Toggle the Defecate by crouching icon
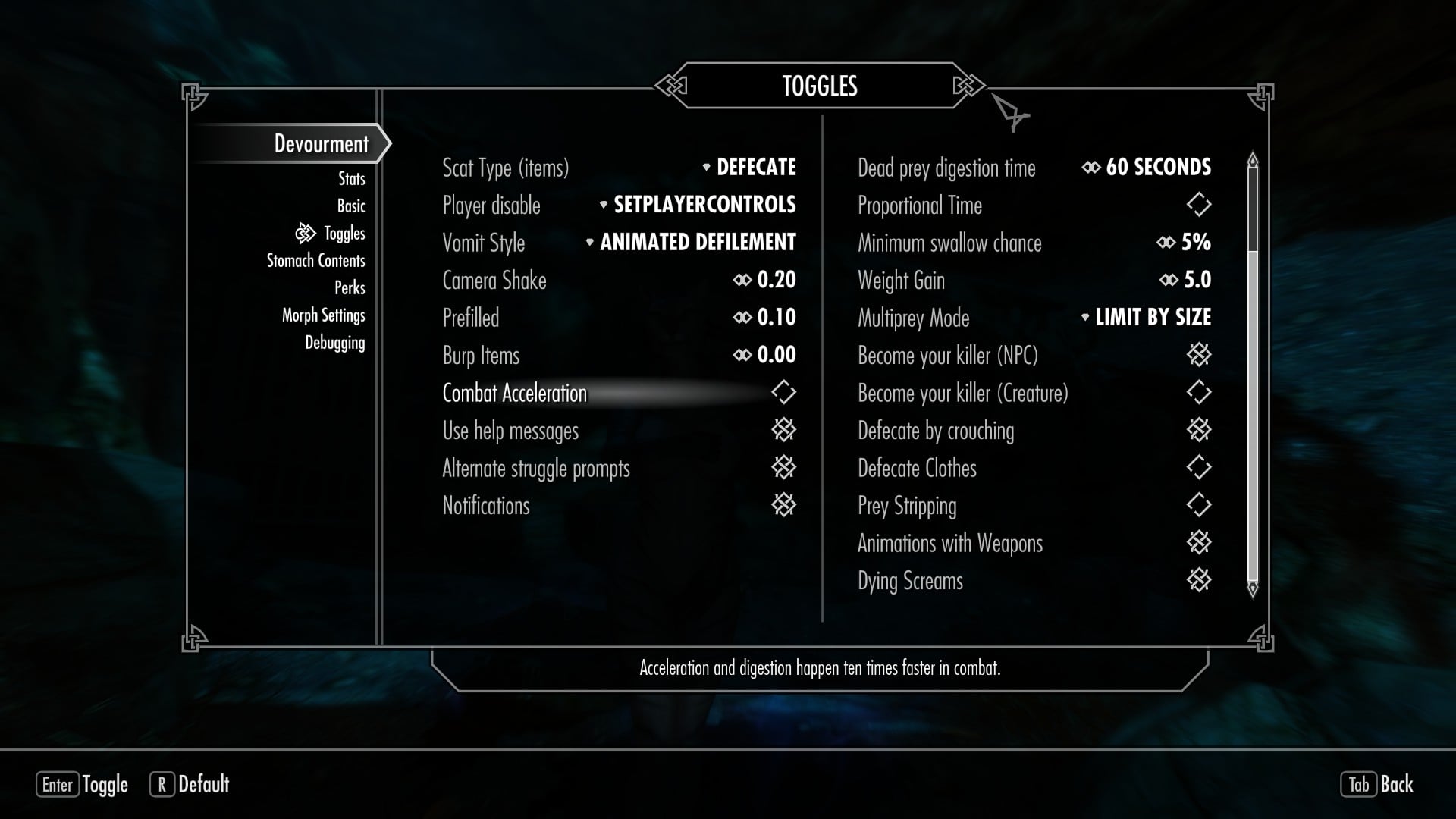The height and width of the screenshot is (819, 1456). tap(1198, 430)
